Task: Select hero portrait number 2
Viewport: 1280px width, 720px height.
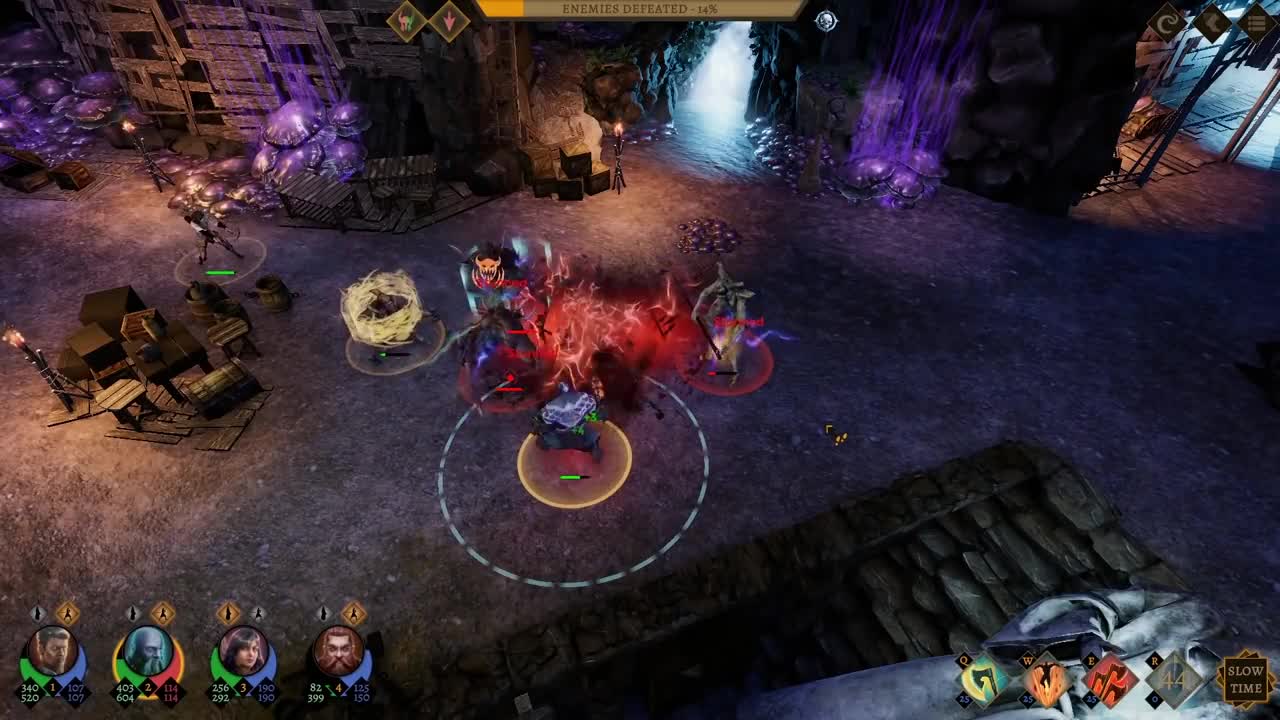Action: click(148, 650)
